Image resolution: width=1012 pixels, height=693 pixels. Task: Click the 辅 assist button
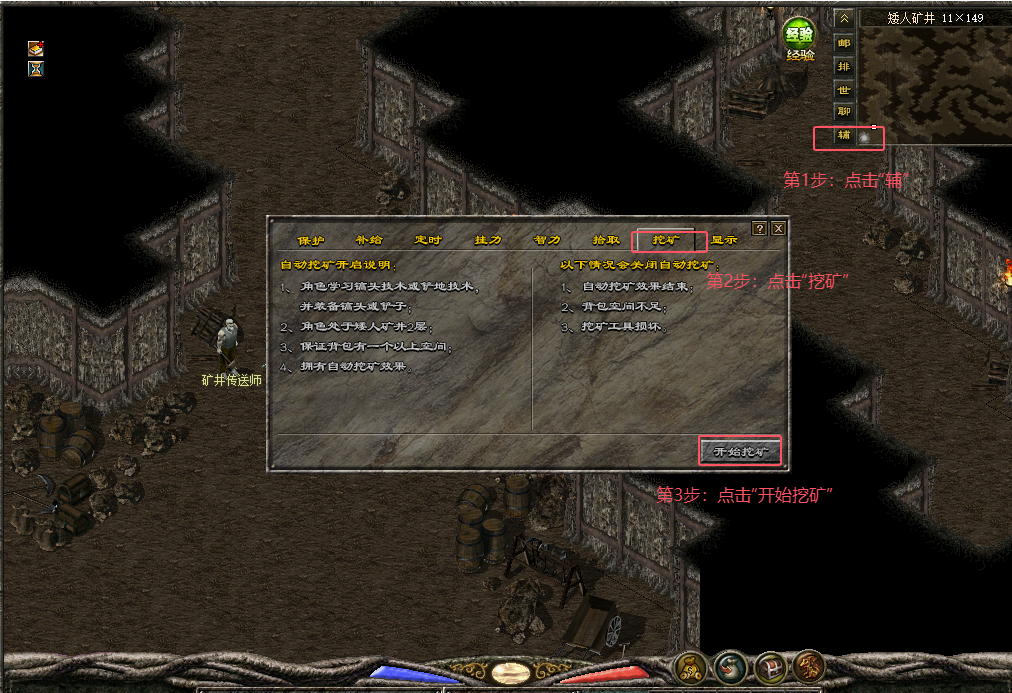(x=844, y=135)
